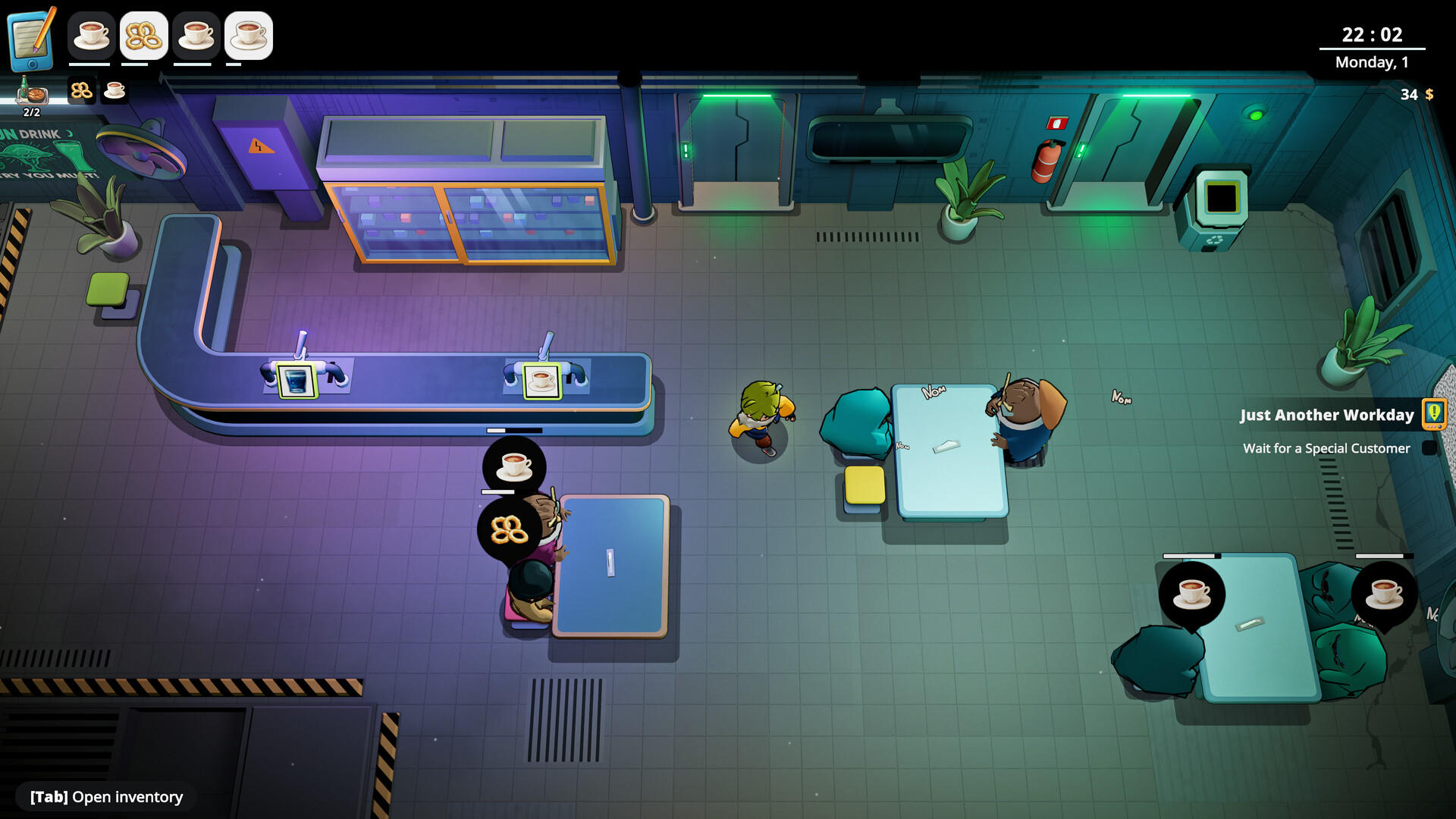Select the last highlighted coffee order card
Image resolution: width=1456 pixels, height=819 pixels.
coord(249,36)
